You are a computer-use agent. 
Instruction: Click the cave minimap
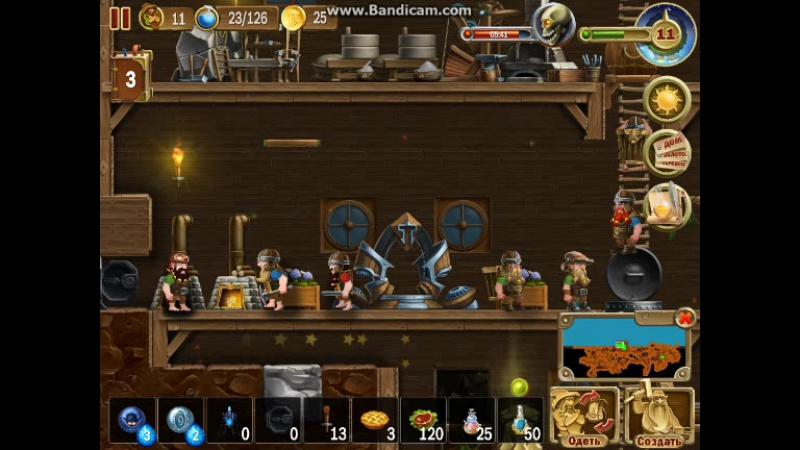click(623, 350)
